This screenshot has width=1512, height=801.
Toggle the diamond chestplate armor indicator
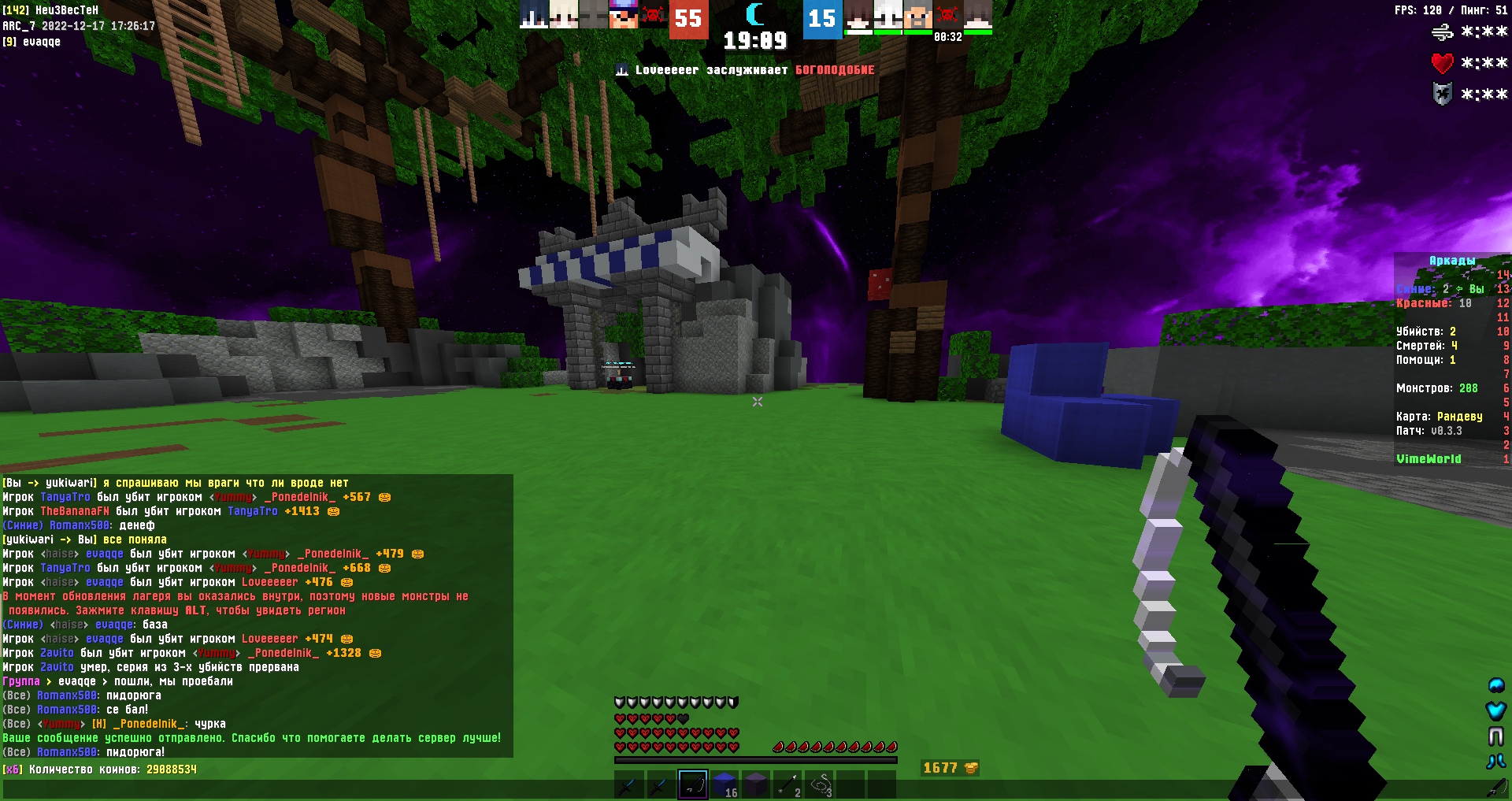click(1496, 710)
